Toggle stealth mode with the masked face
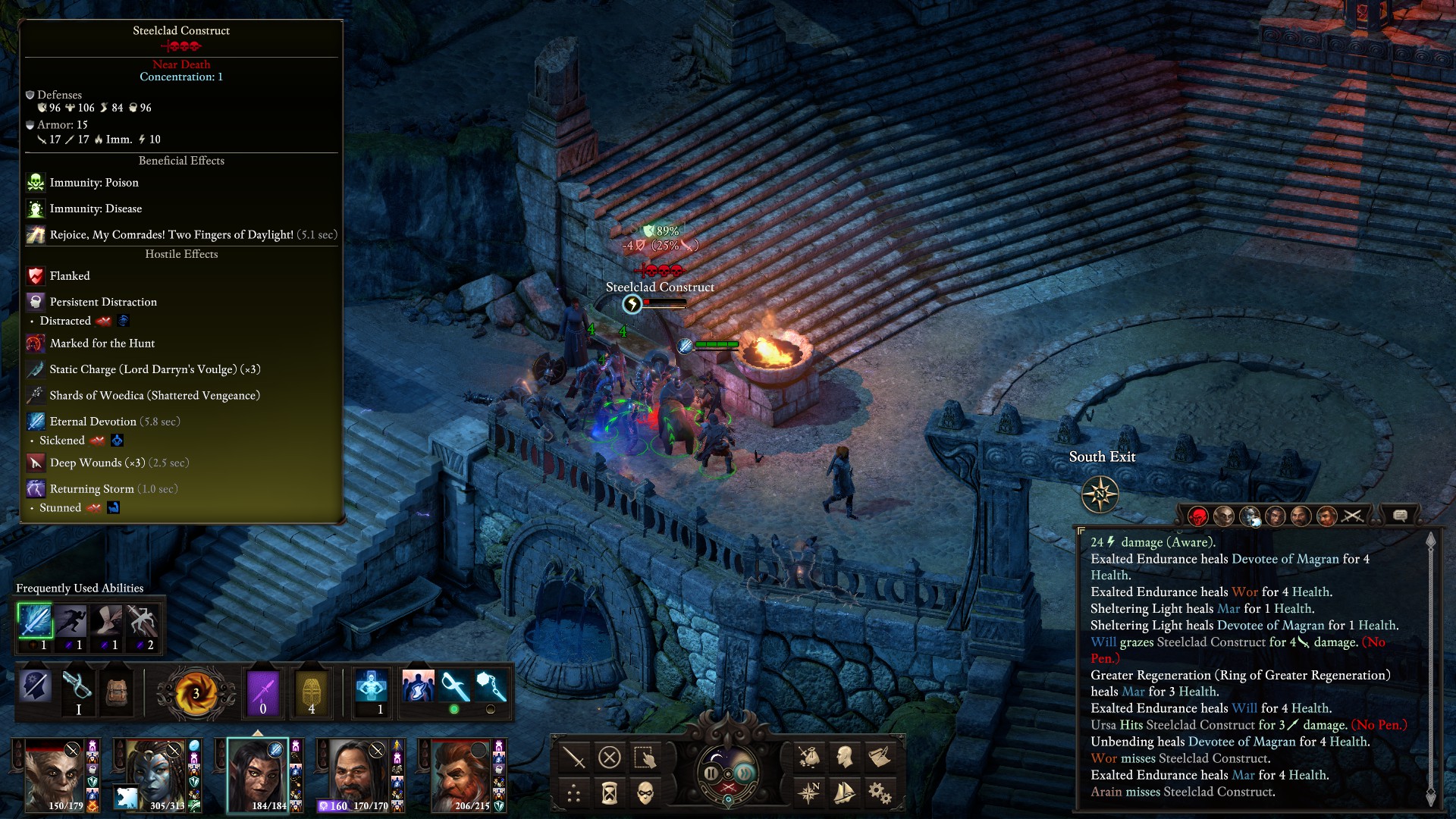The image size is (1456, 819). pyautogui.click(x=645, y=793)
